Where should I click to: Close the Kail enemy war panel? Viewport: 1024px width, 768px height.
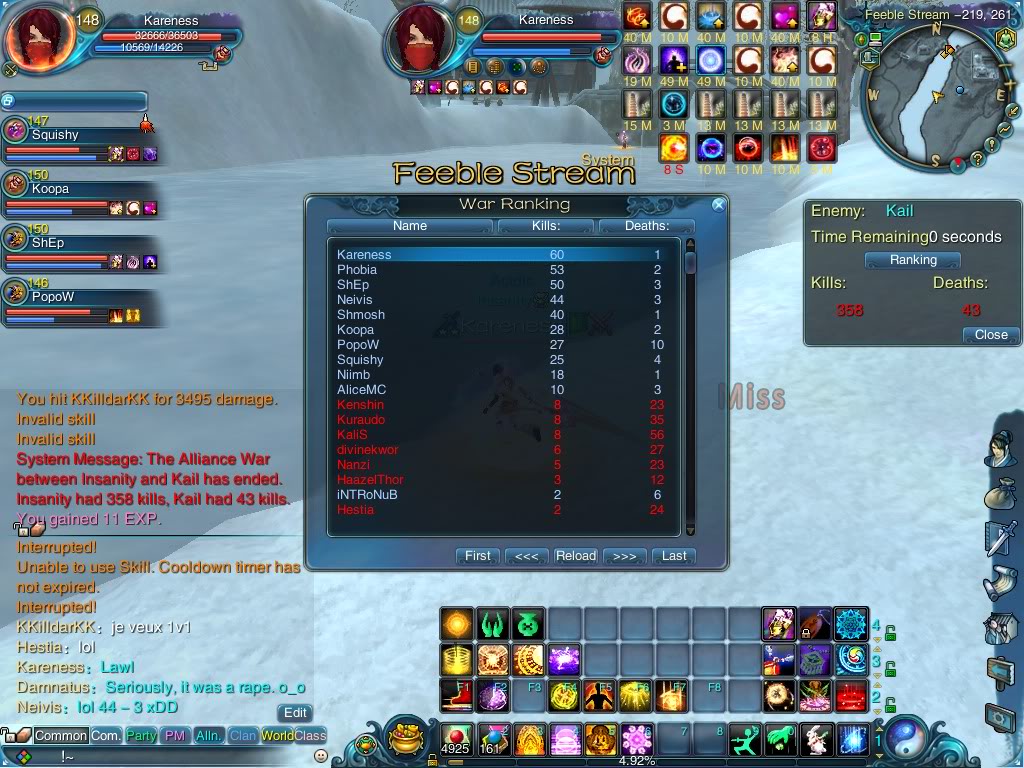coord(990,335)
